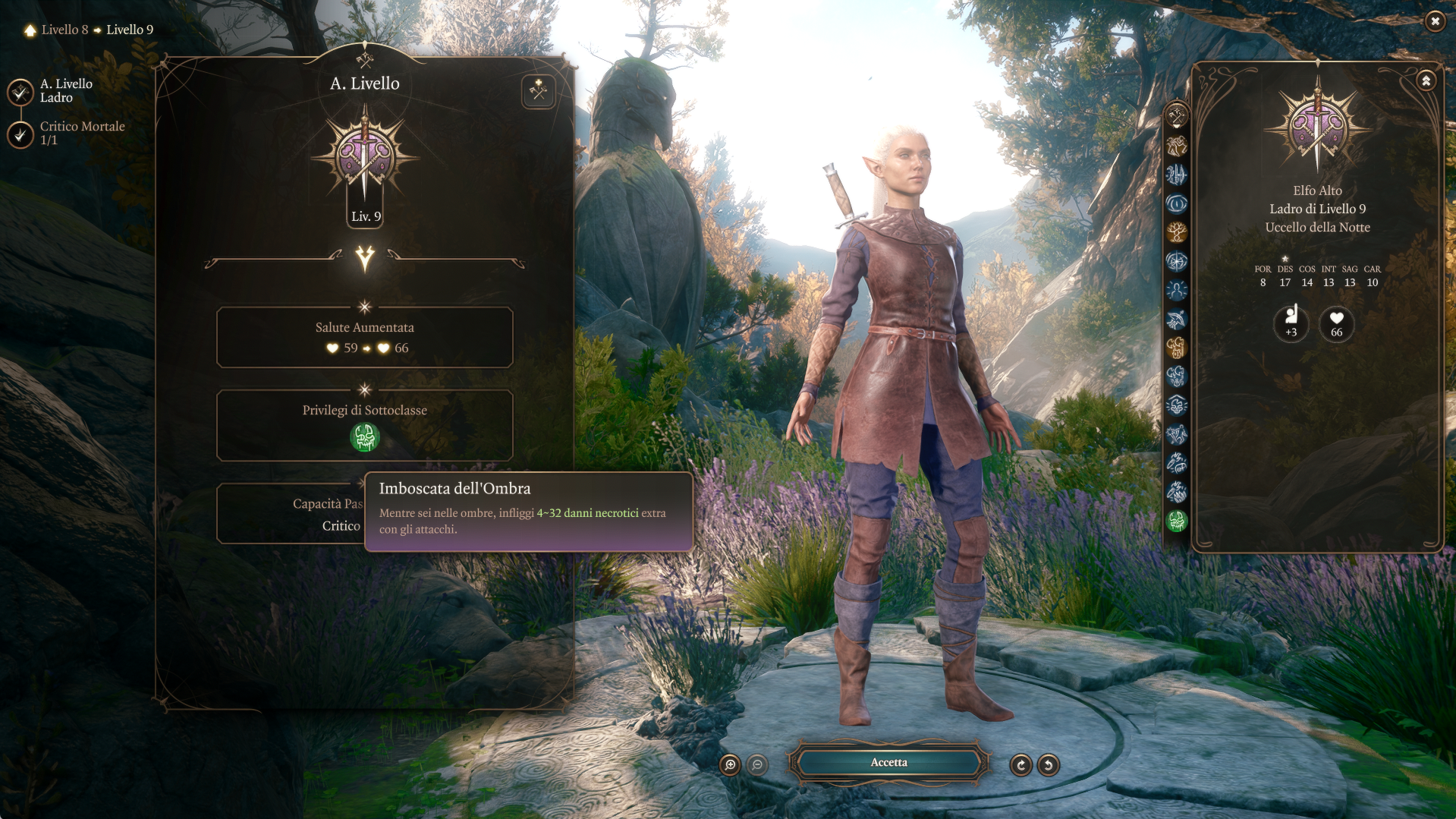Select the green skull subclass feature icon

[x=364, y=437]
